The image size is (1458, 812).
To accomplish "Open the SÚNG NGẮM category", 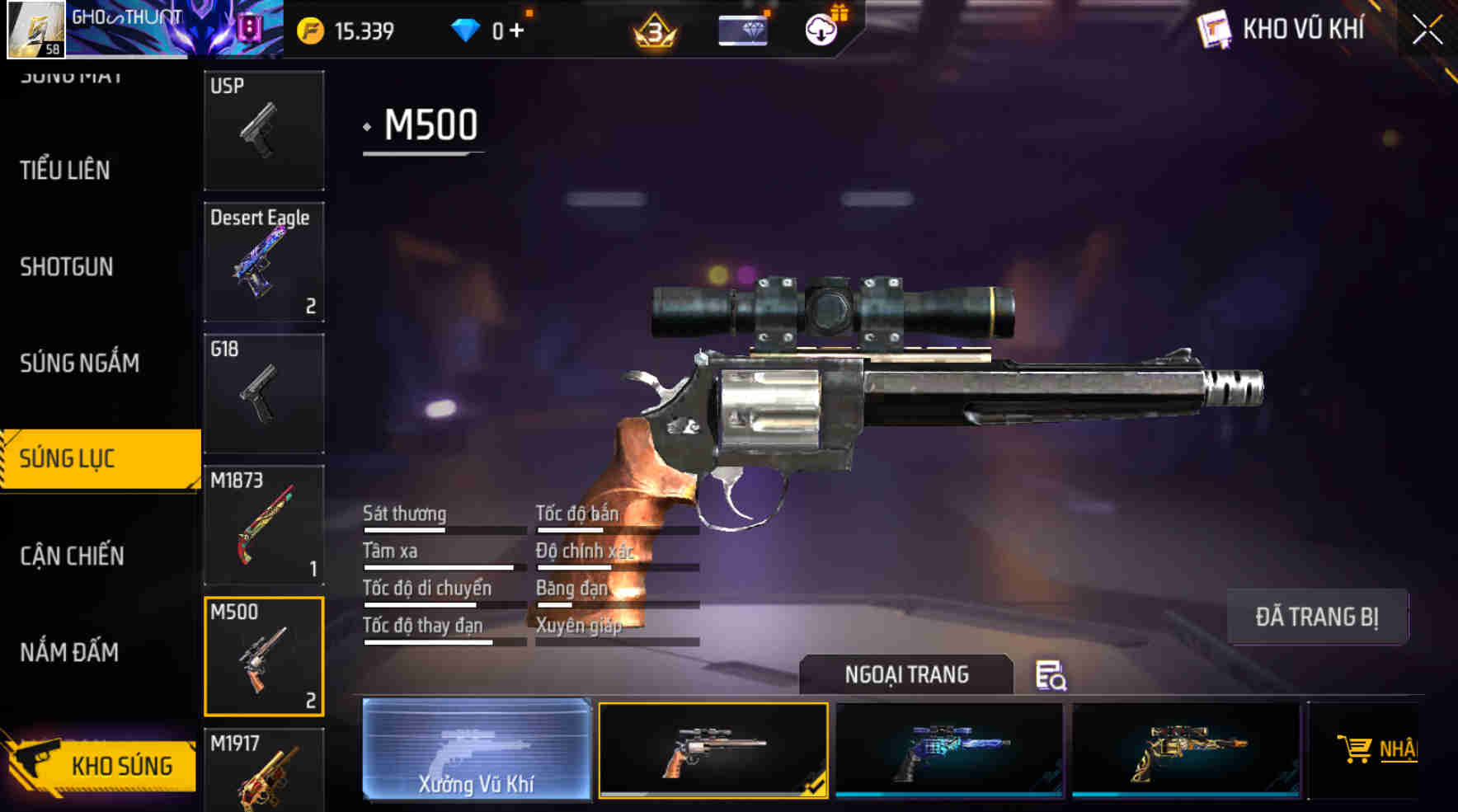I will (79, 363).
